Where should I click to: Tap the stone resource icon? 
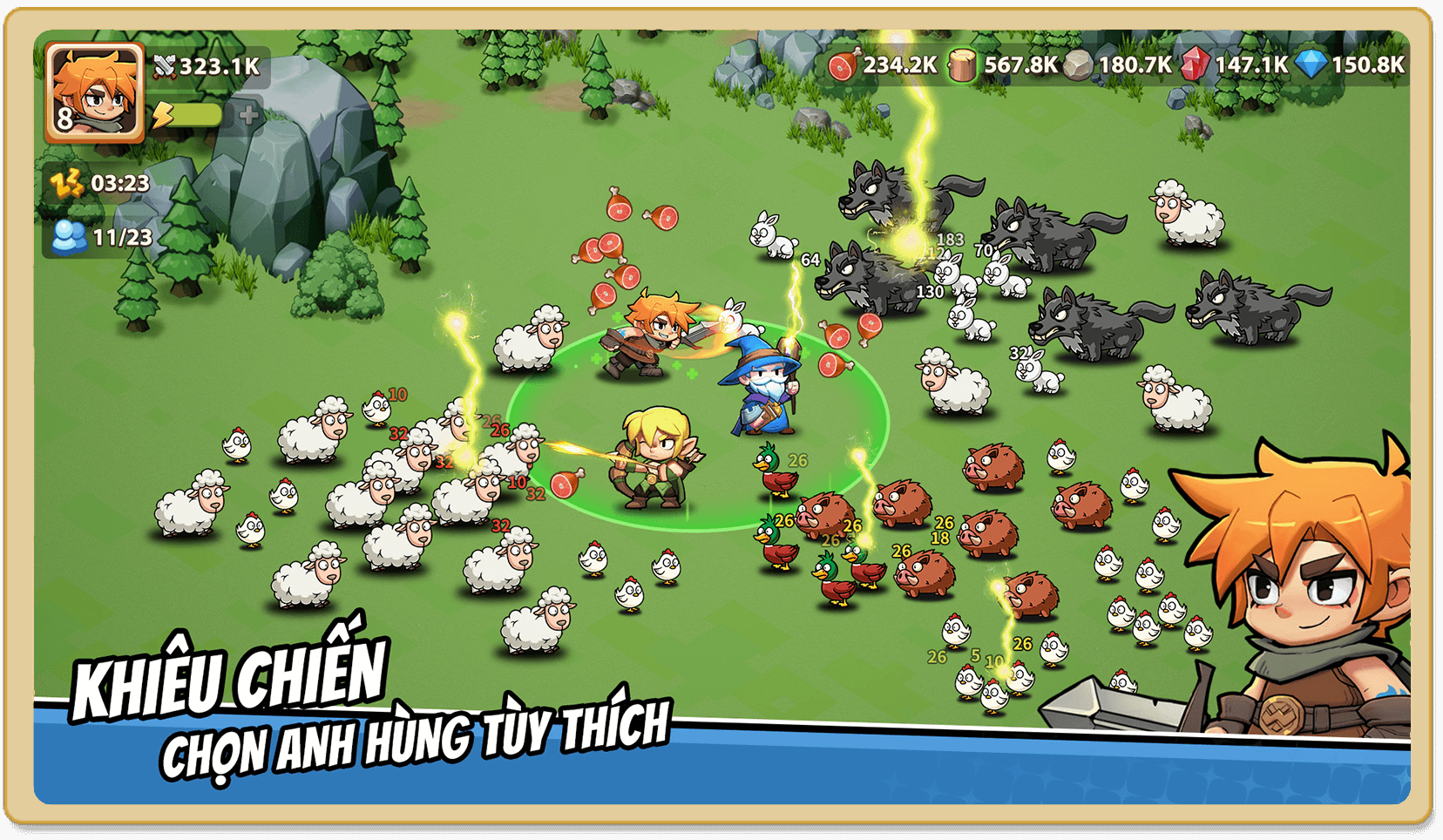(1078, 65)
